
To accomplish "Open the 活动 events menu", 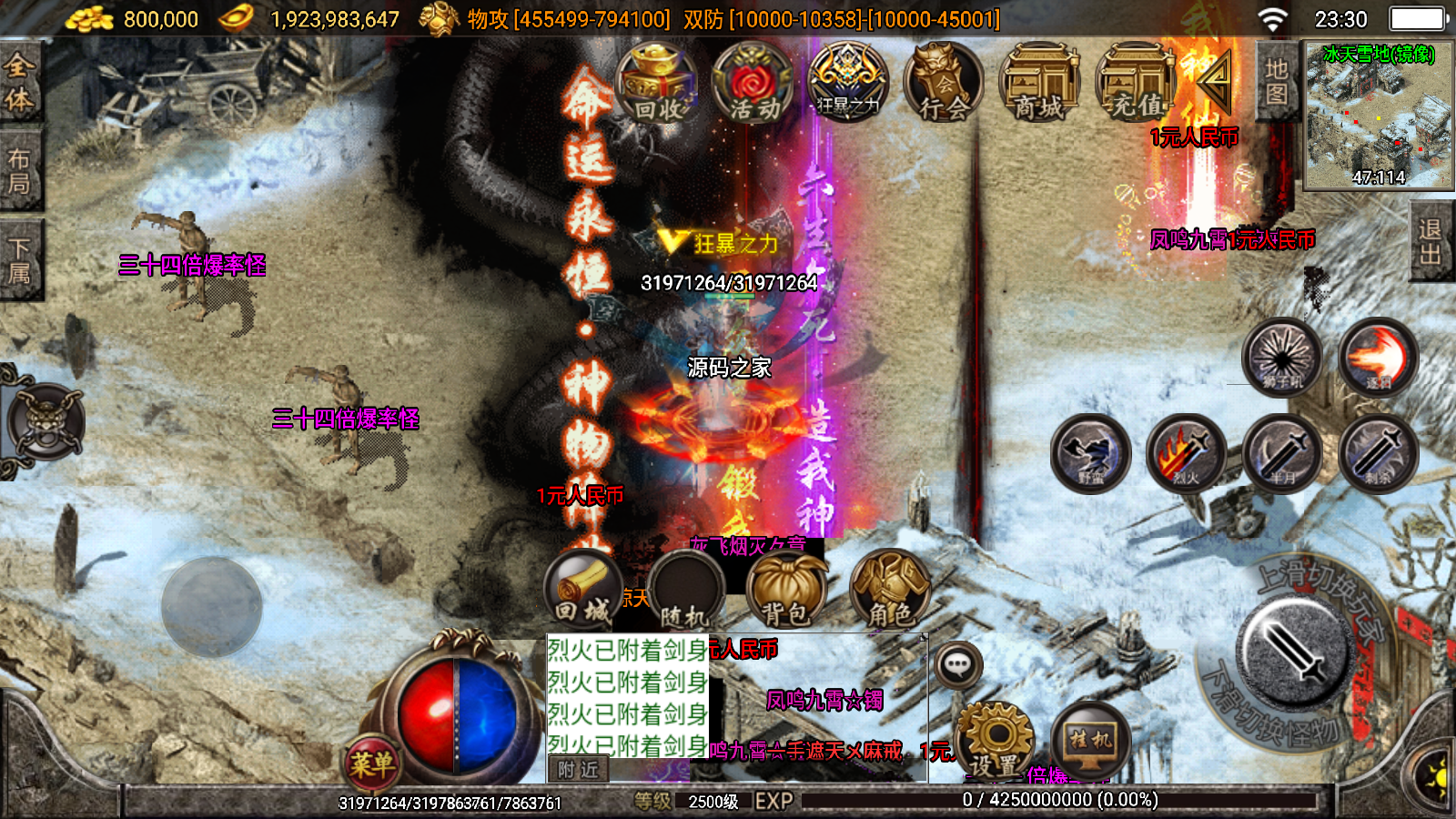I will [x=753, y=84].
